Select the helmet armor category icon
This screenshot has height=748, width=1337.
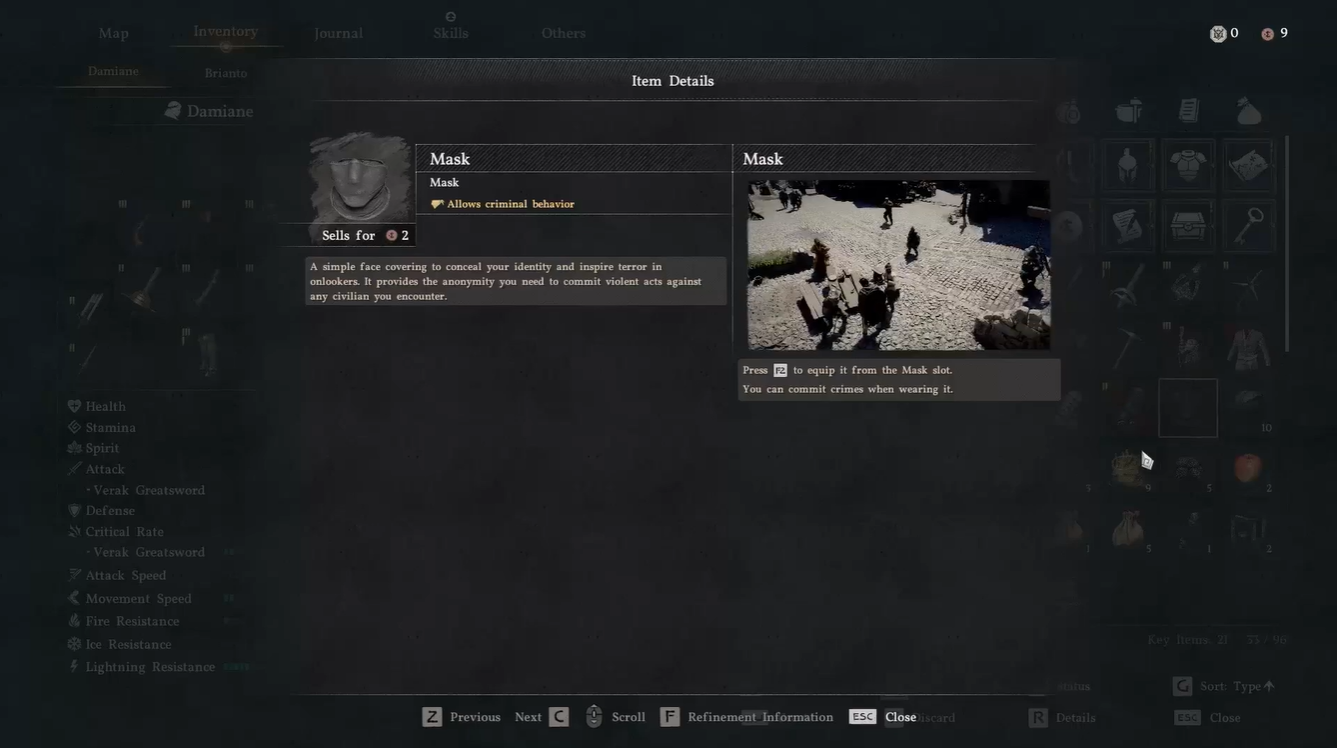pos(1127,167)
